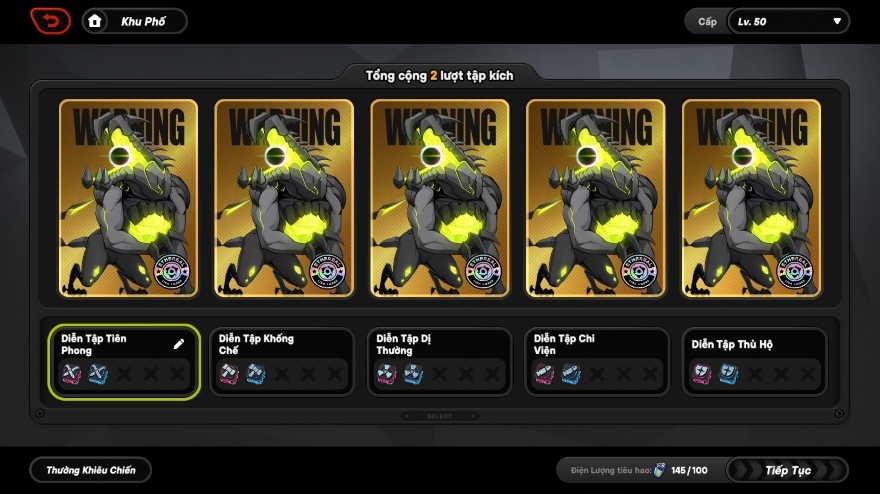Select the Diễn Tập Thủ Hộ drill
The height and width of the screenshot is (494, 880).
tap(754, 361)
